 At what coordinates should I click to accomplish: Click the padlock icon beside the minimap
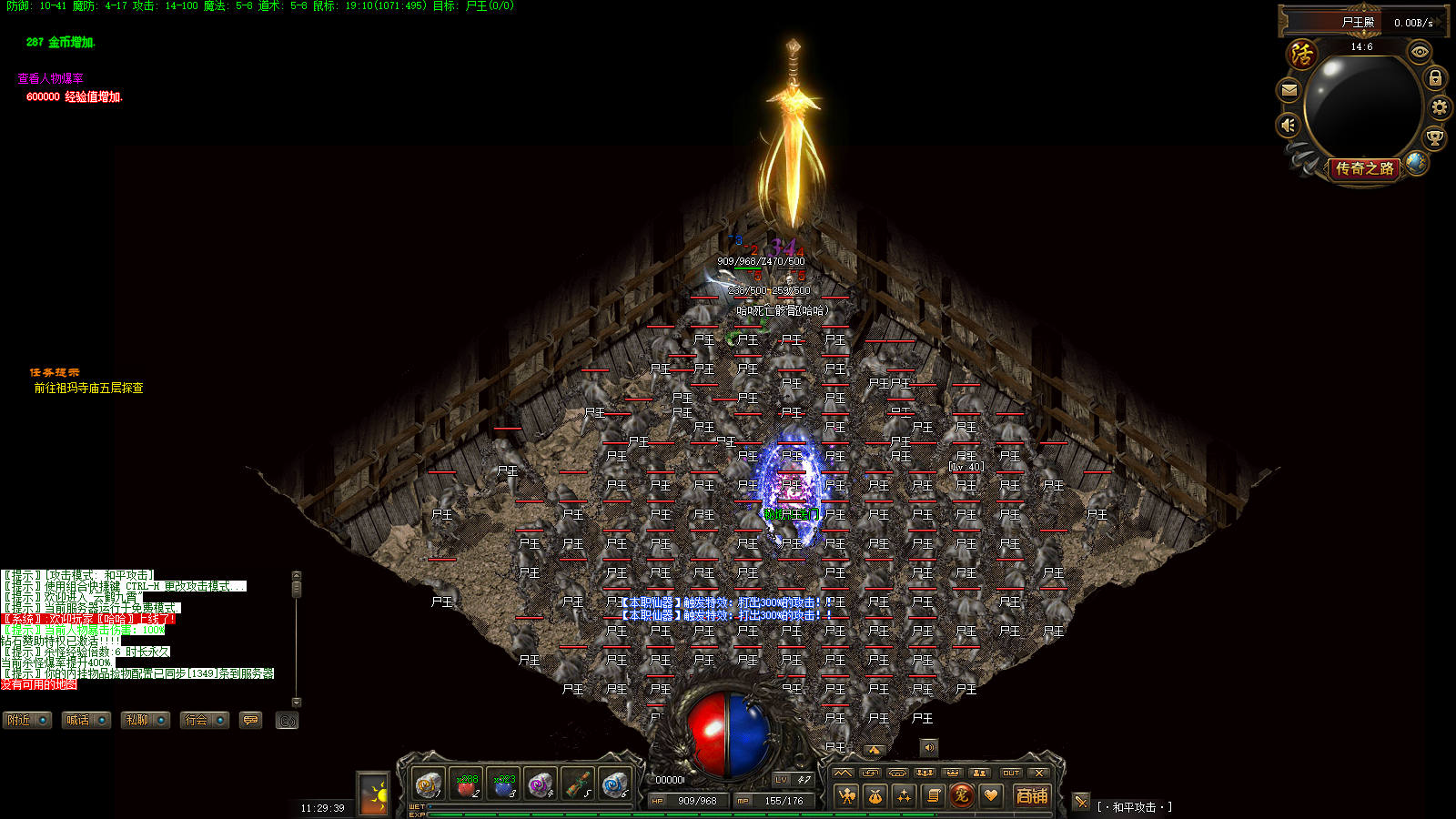tap(1435, 78)
